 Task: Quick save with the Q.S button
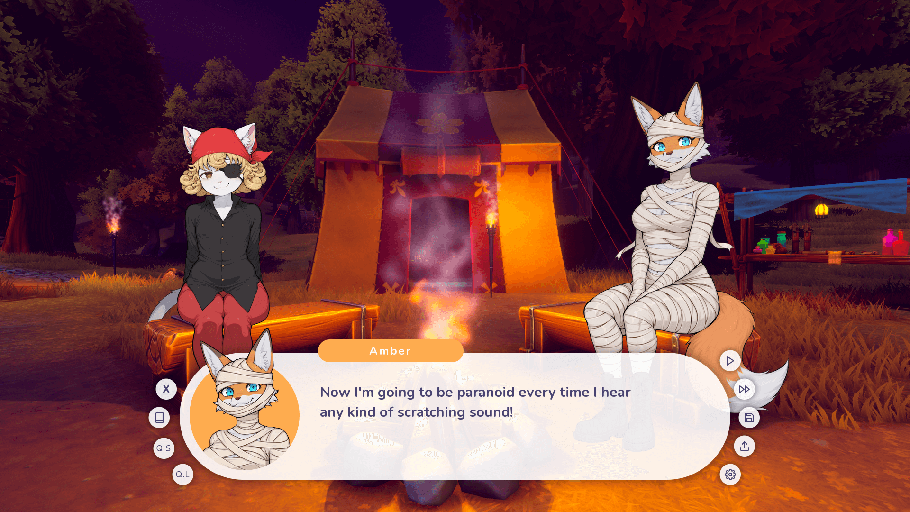pyautogui.click(x=164, y=449)
